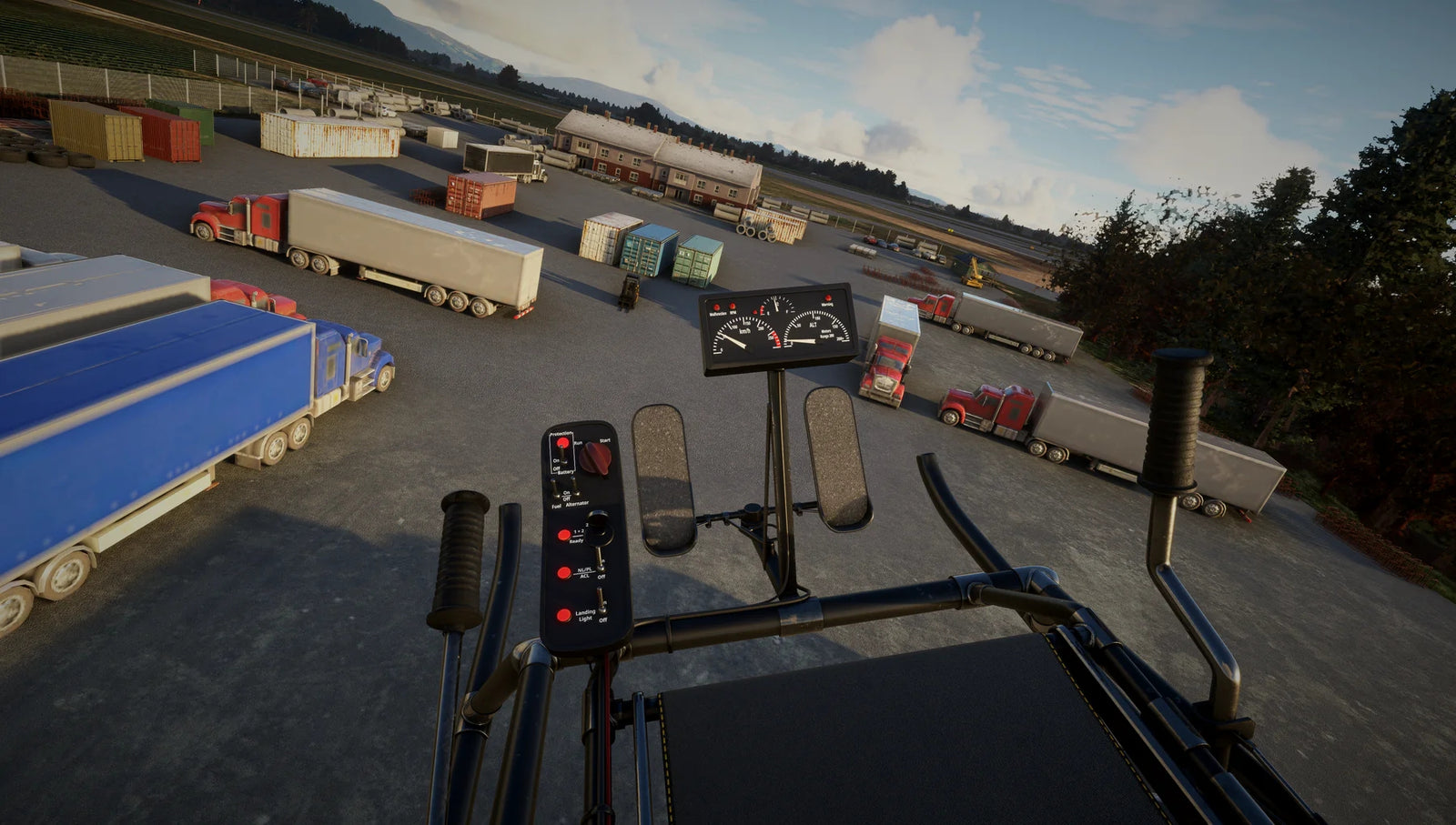Toggle the Fuel switch
1456x825 pixels.
pos(556,488)
